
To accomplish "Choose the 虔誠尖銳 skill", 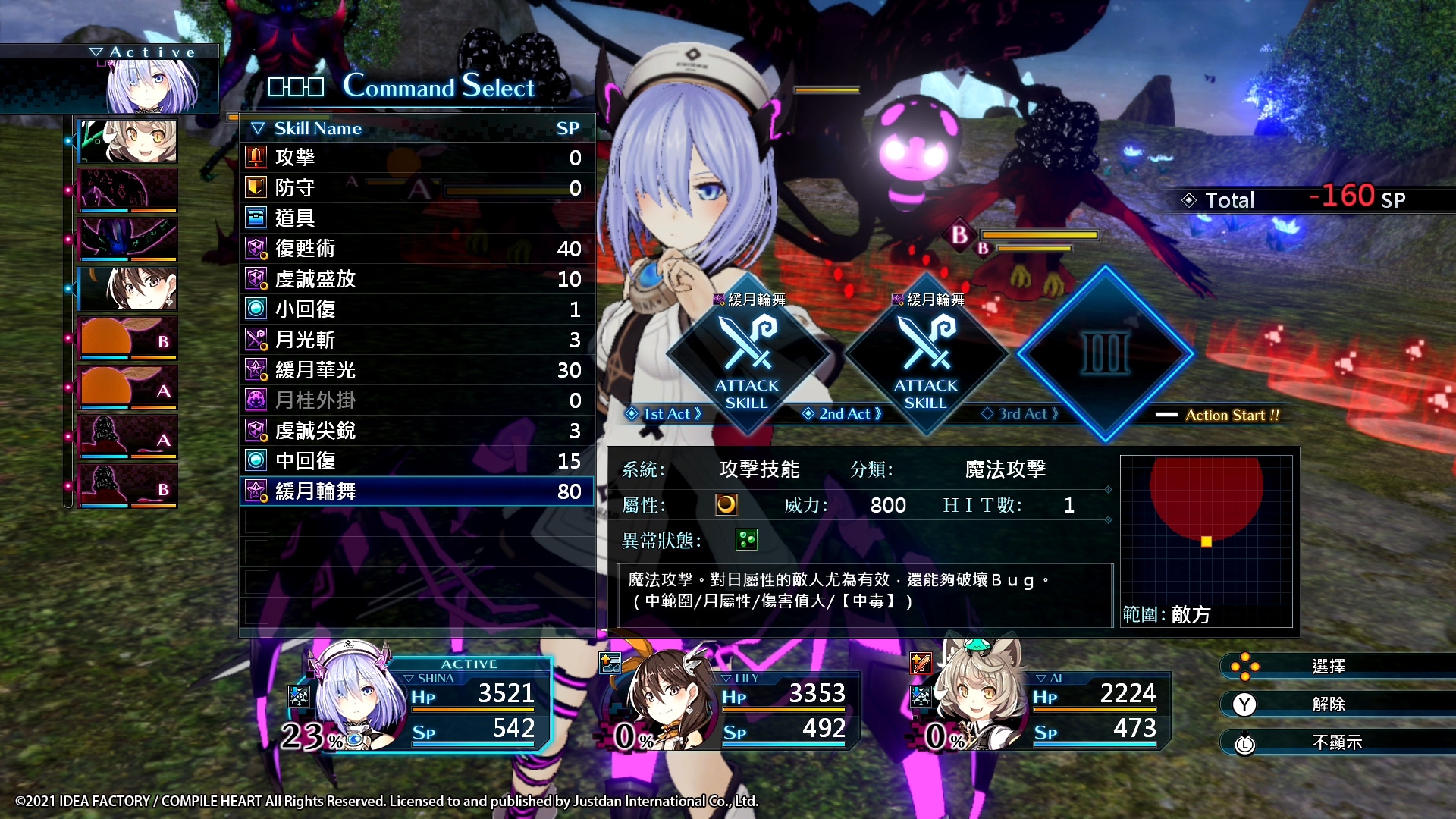I will pos(416,431).
